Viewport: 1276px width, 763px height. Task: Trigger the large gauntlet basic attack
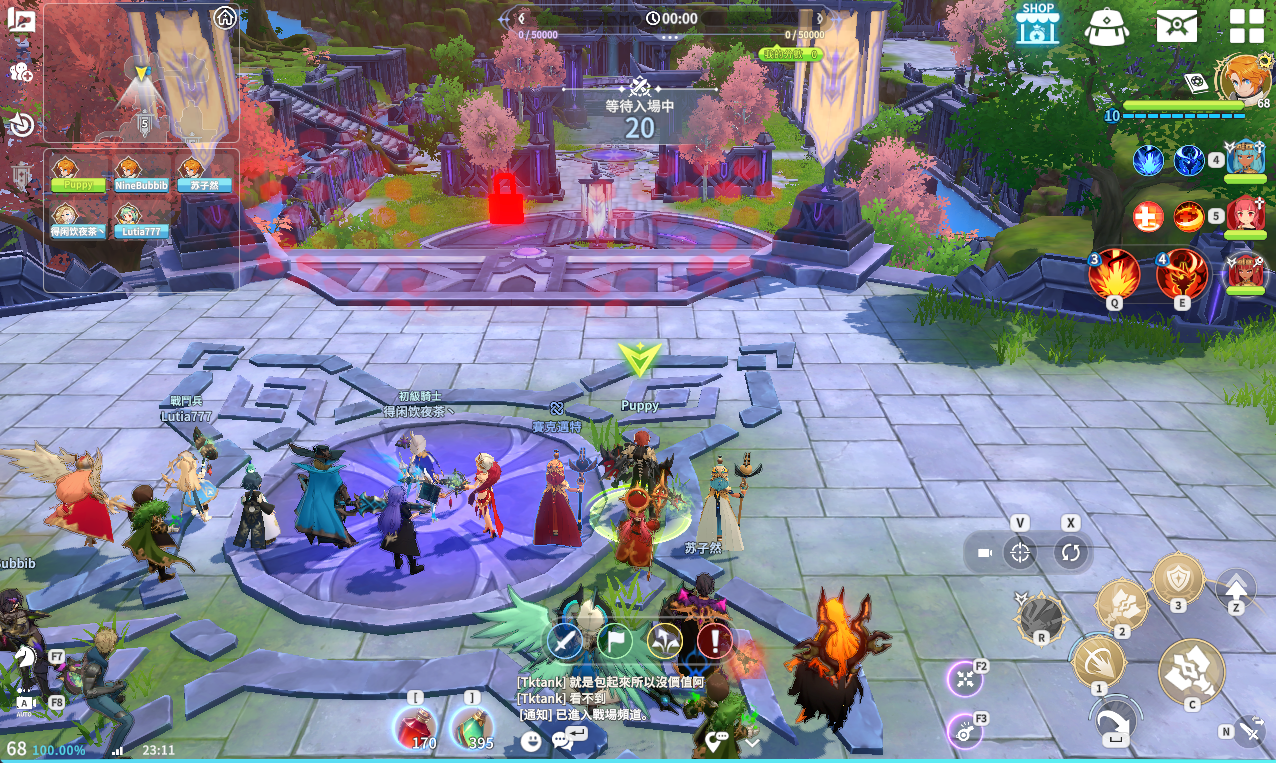(1192, 671)
